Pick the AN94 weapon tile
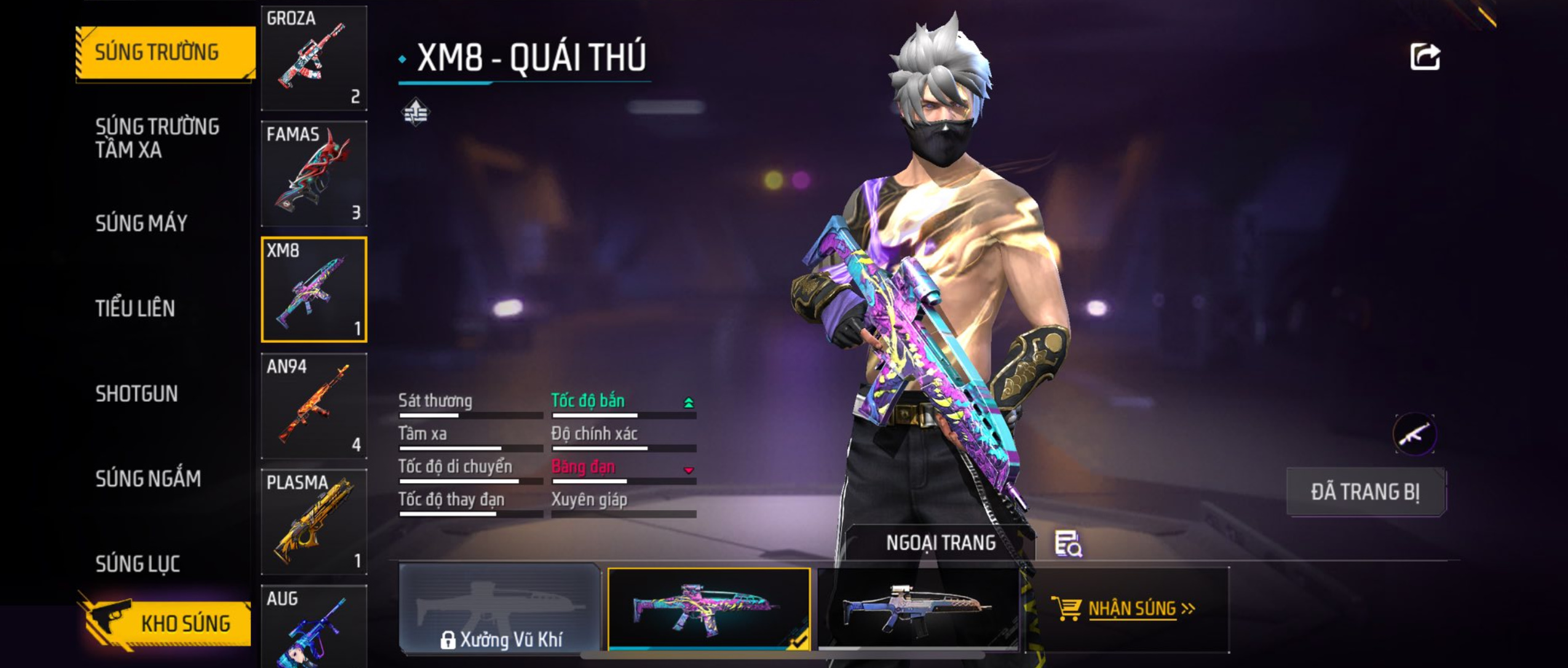 (314, 406)
